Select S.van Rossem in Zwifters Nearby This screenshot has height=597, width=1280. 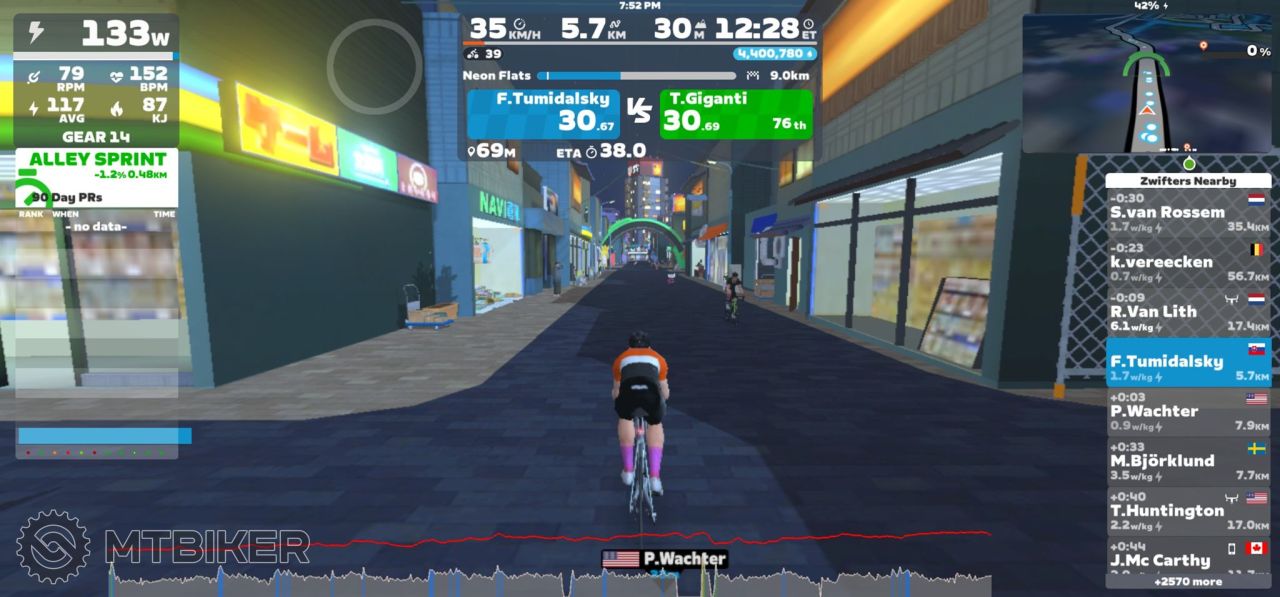[1188, 213]
